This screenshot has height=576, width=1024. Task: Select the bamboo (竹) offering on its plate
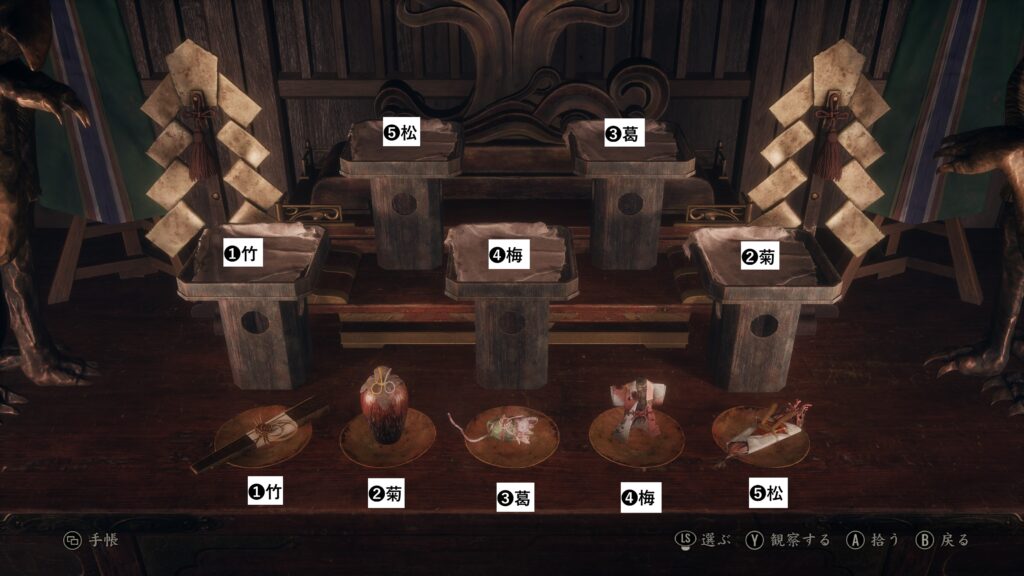pyautogui.click(x=262, y=435)
